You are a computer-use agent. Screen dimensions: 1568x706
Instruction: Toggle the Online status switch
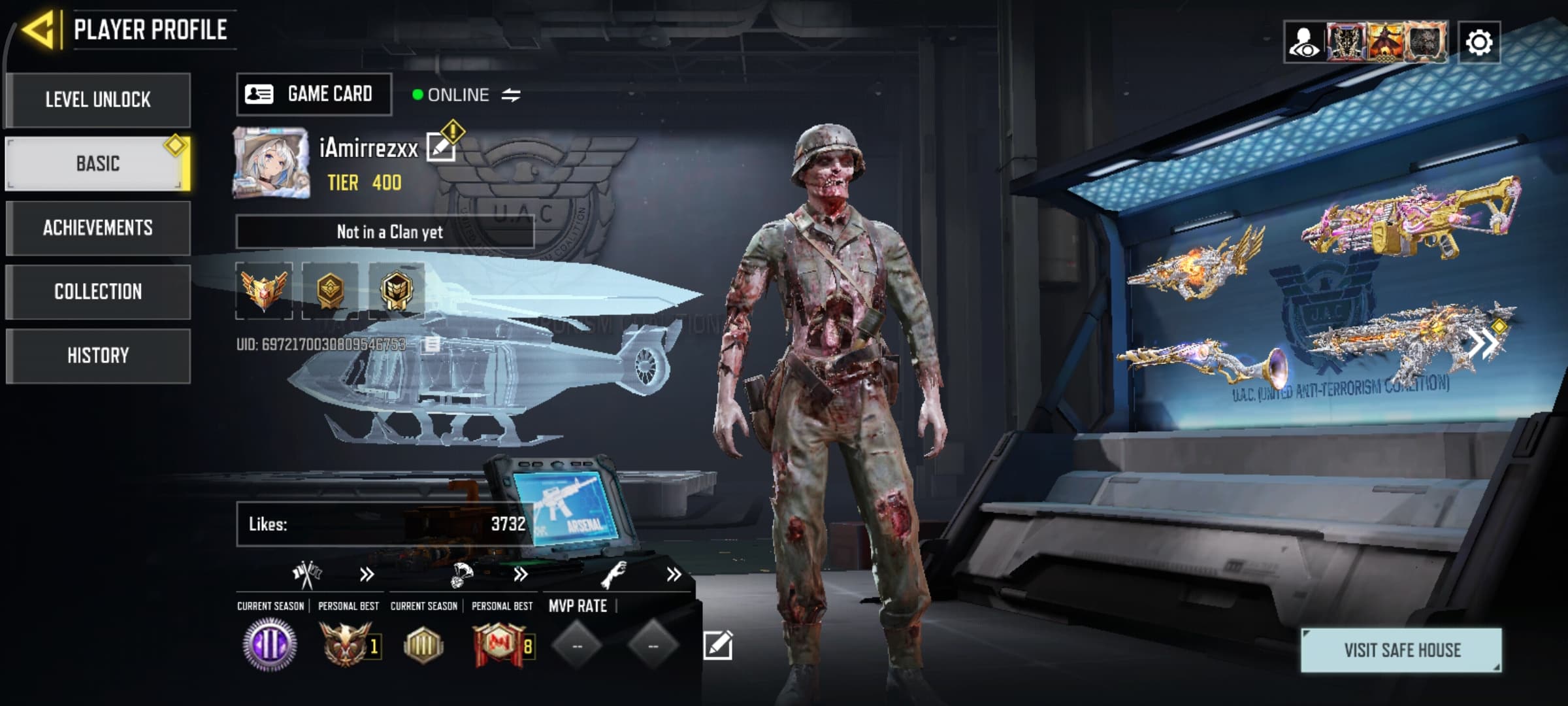(x=511, y=95)
